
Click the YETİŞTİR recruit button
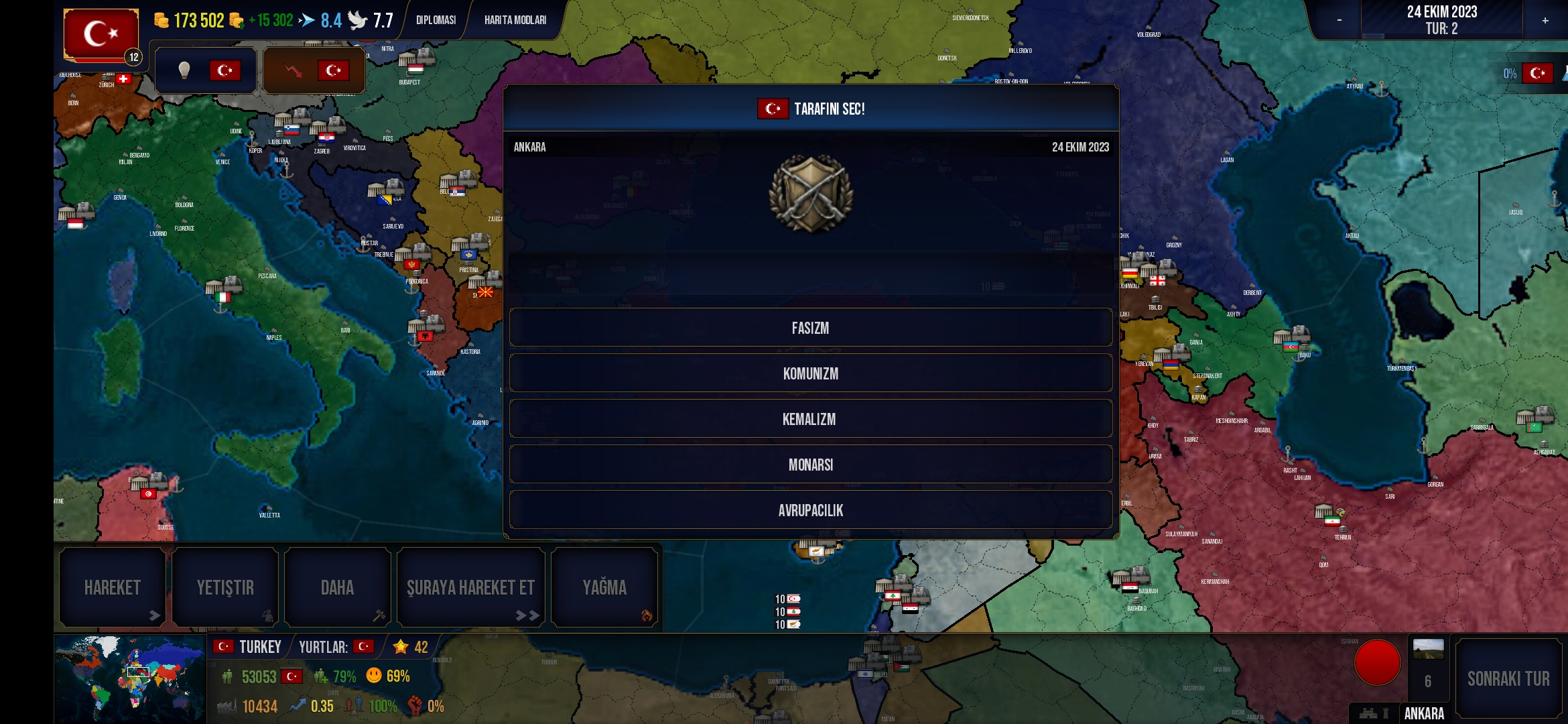(x=225, y=588)
